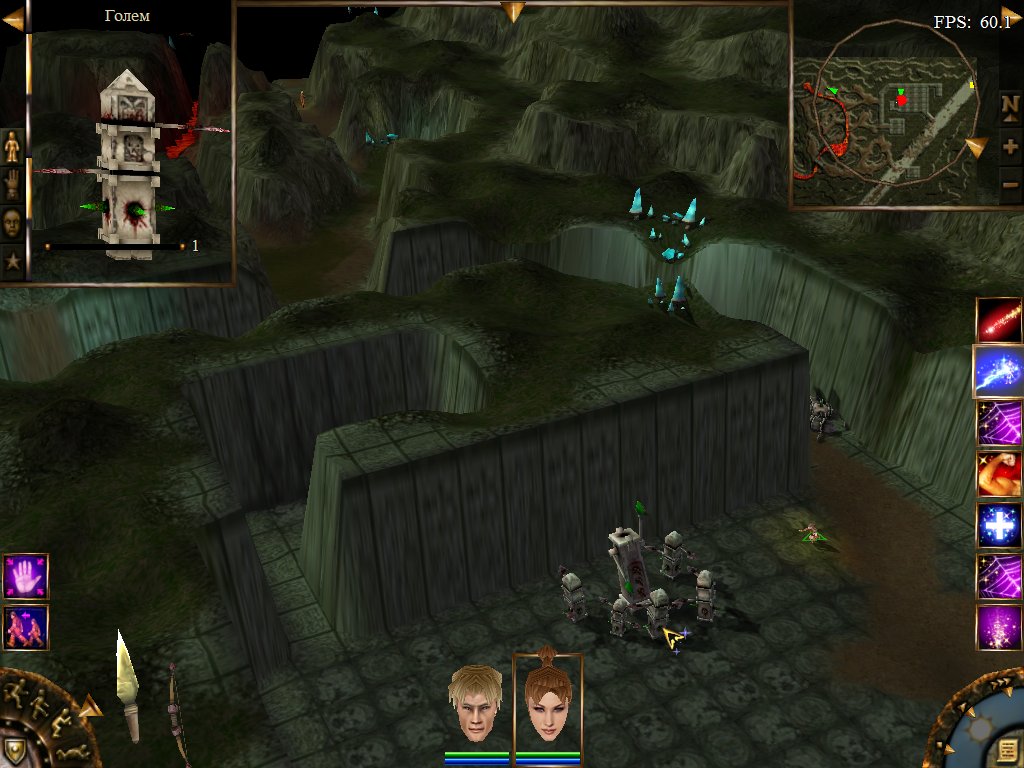Screen dimensions: 1024x768
Task: Collapse the Голем panel with left arrow
Action: point(13,18)
